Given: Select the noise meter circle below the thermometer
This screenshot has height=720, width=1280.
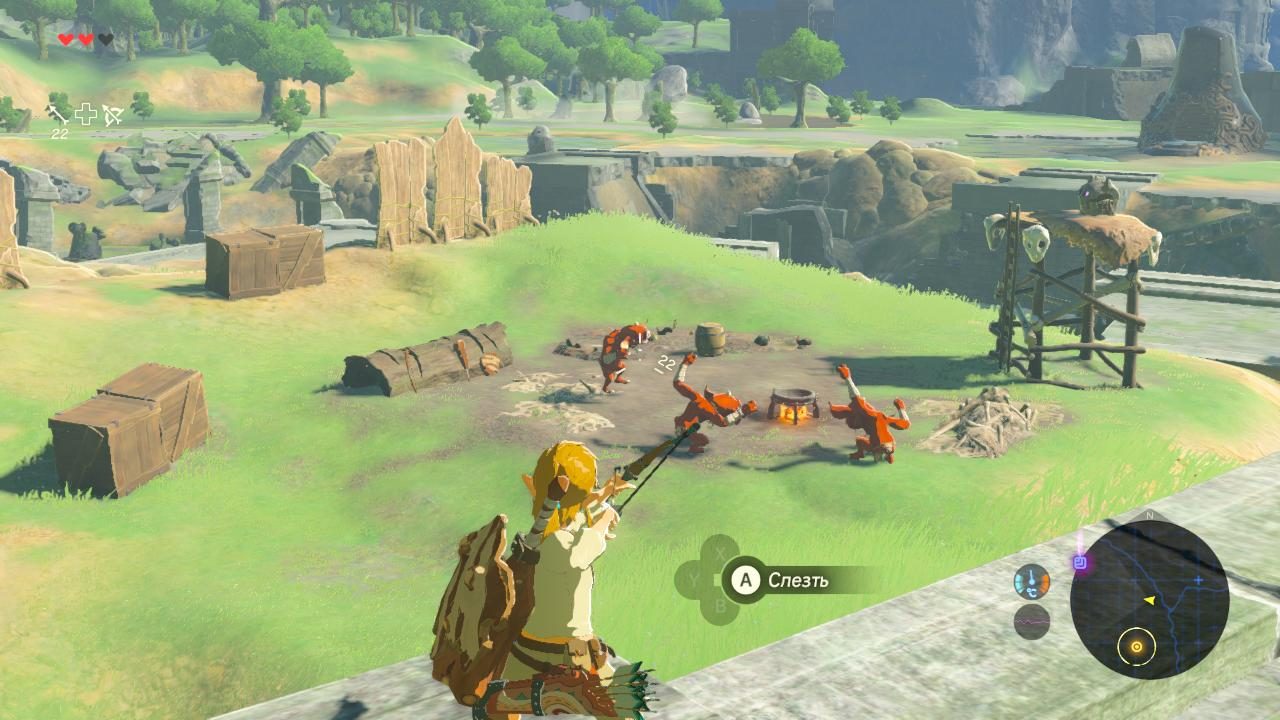Looking at the screenshot, I should (1032, 622).
